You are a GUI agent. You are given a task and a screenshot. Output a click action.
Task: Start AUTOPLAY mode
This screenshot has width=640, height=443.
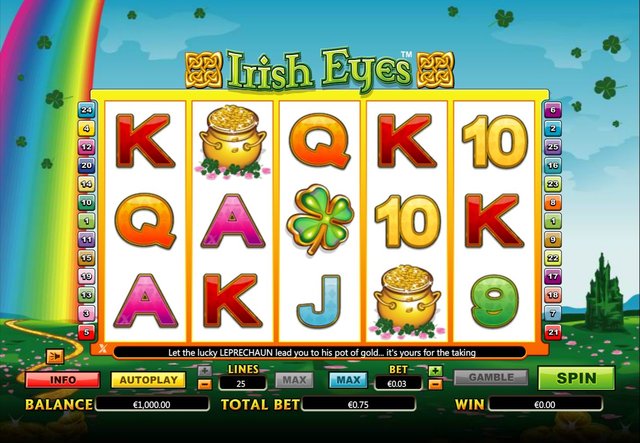(148, 380)
